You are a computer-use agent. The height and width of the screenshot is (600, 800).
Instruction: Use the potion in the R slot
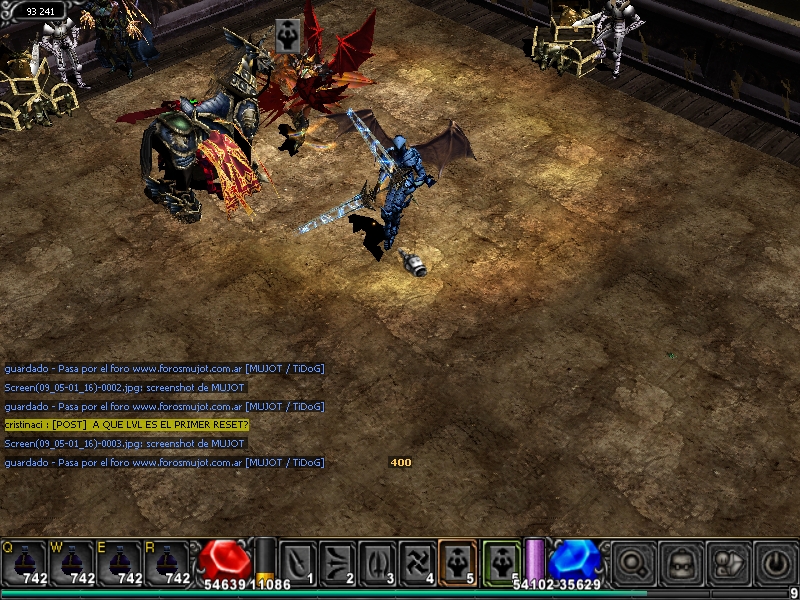168,563
